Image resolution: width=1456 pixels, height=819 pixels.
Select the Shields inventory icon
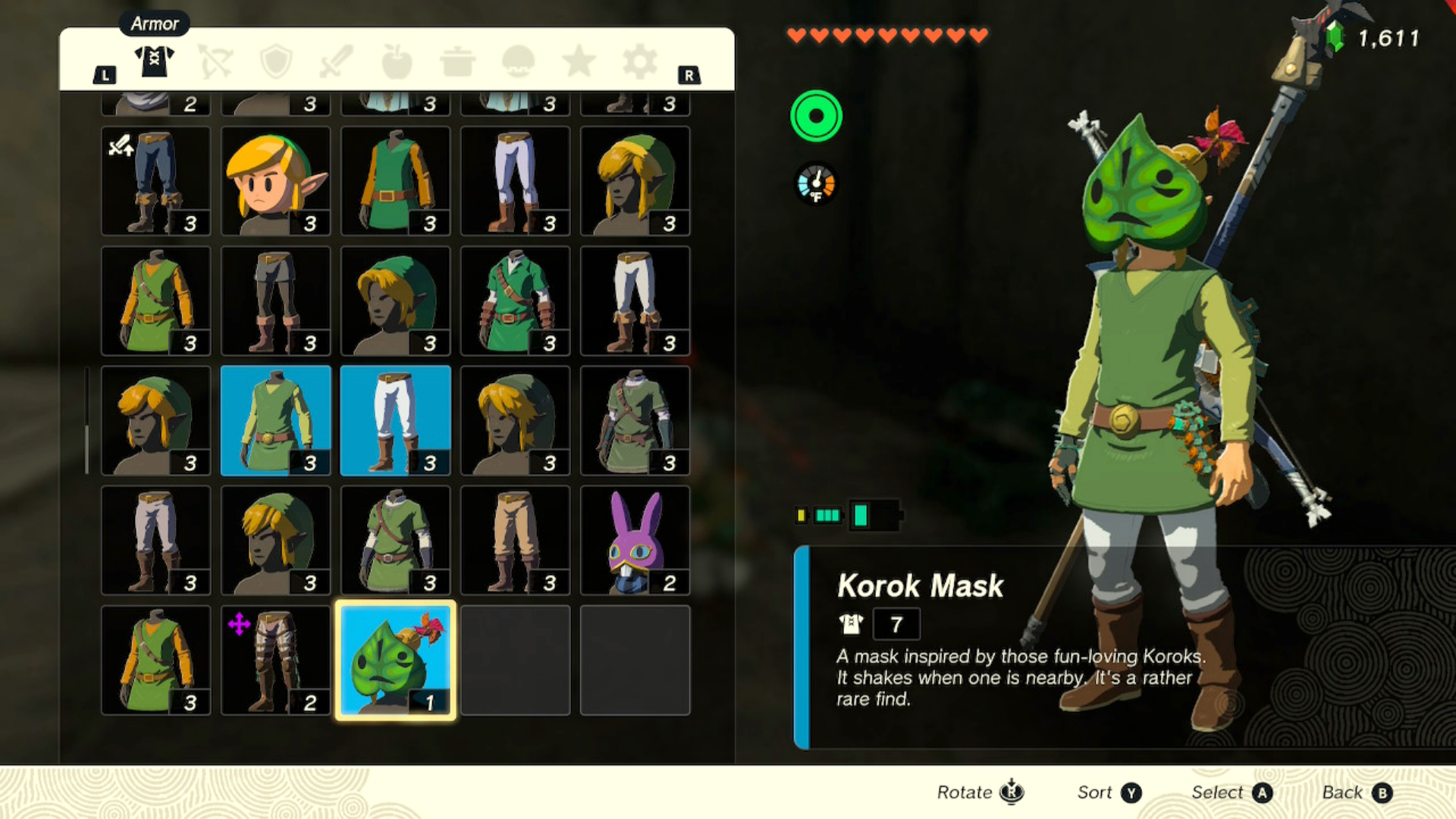pos(275,61)
